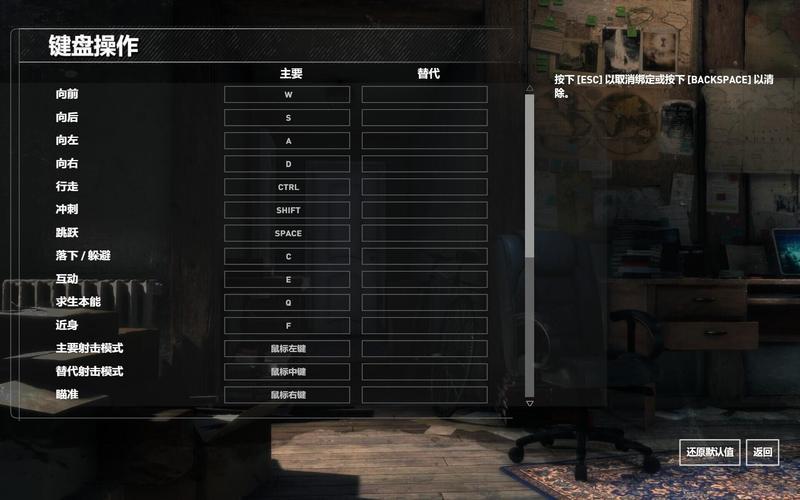Select the E binding for 互动
This screenshot has height=500, width=800.
pos(287,279)
